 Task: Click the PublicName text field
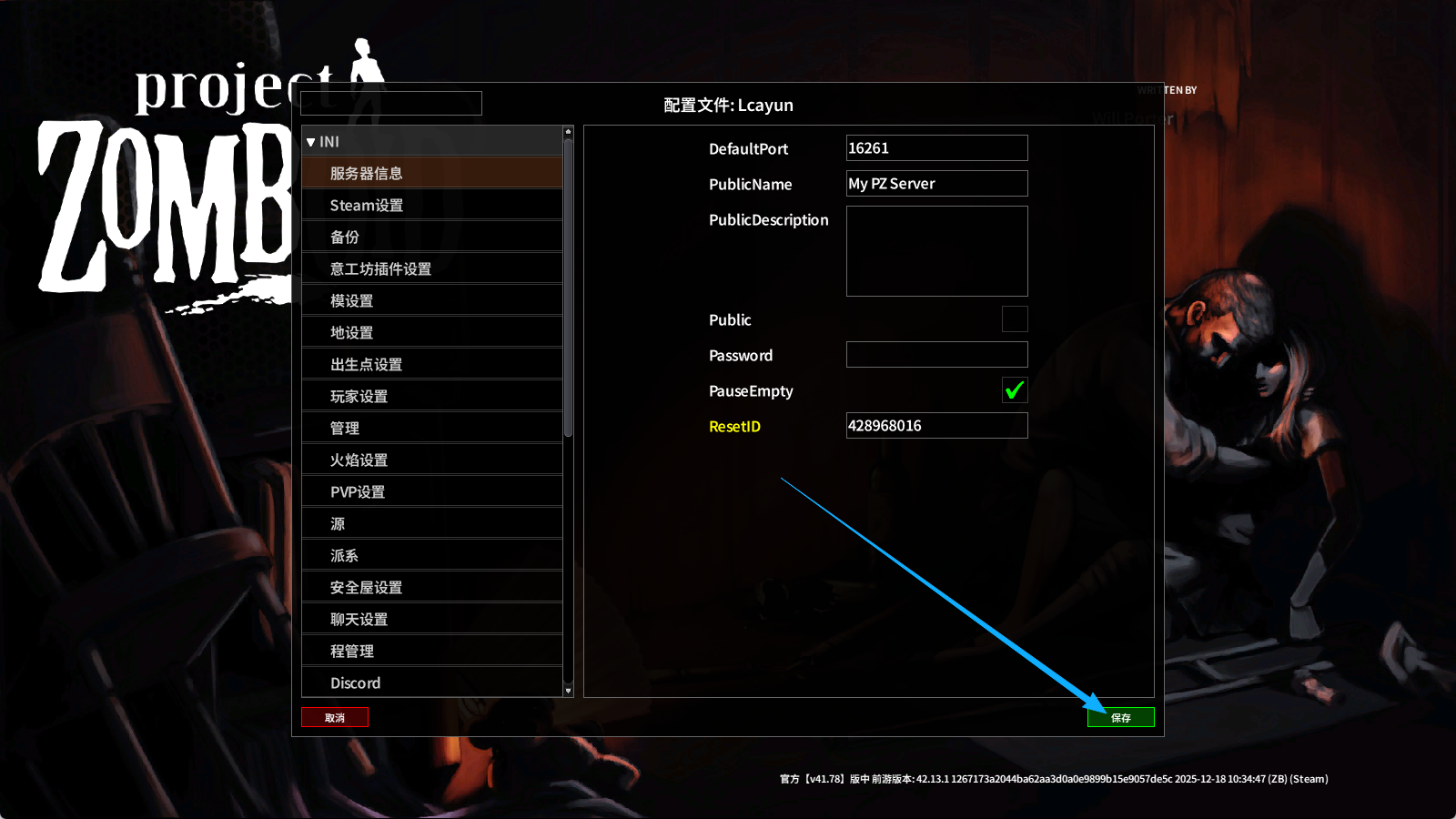tap(936, 183)
